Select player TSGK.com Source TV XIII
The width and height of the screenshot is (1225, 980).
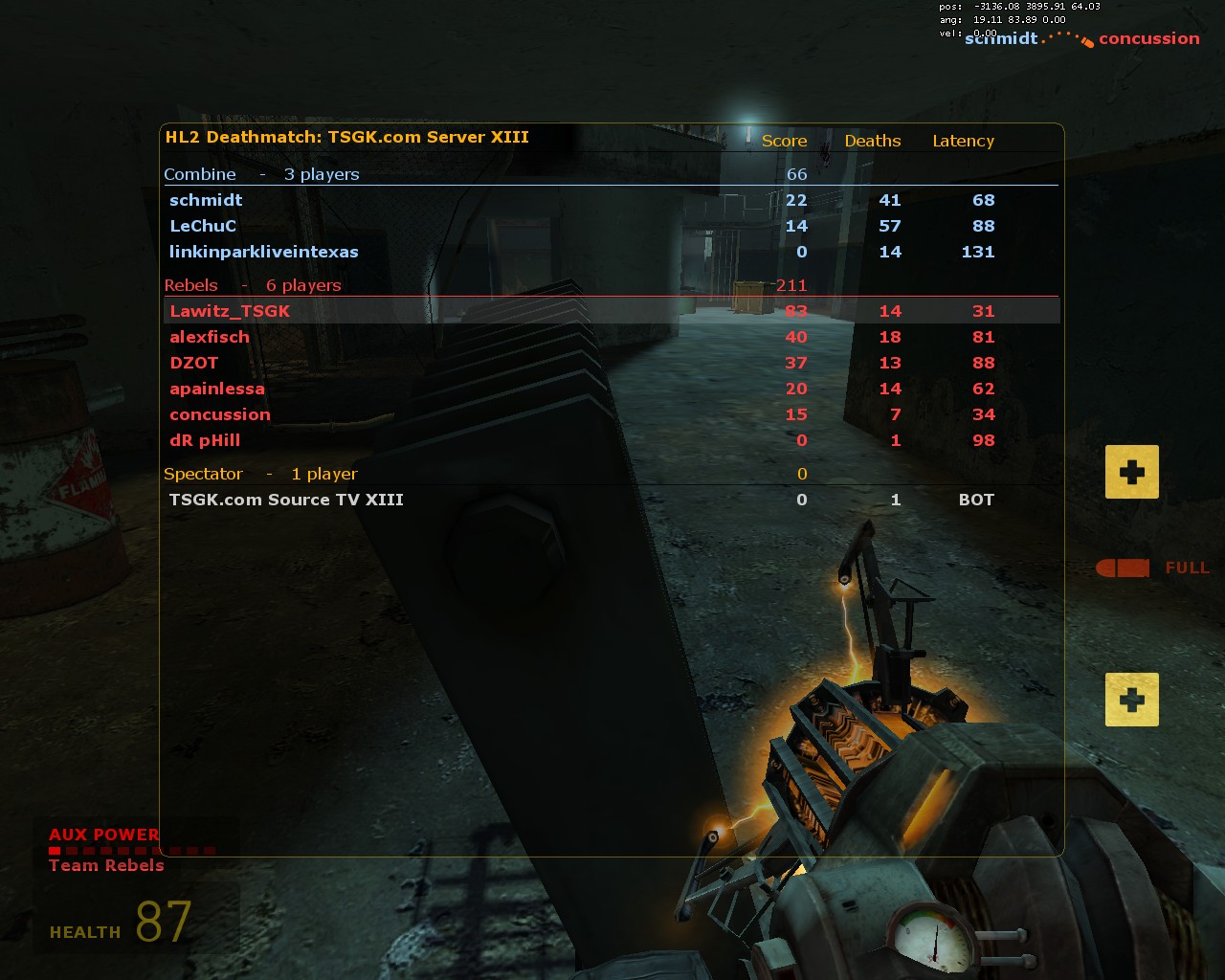[286, 500]
